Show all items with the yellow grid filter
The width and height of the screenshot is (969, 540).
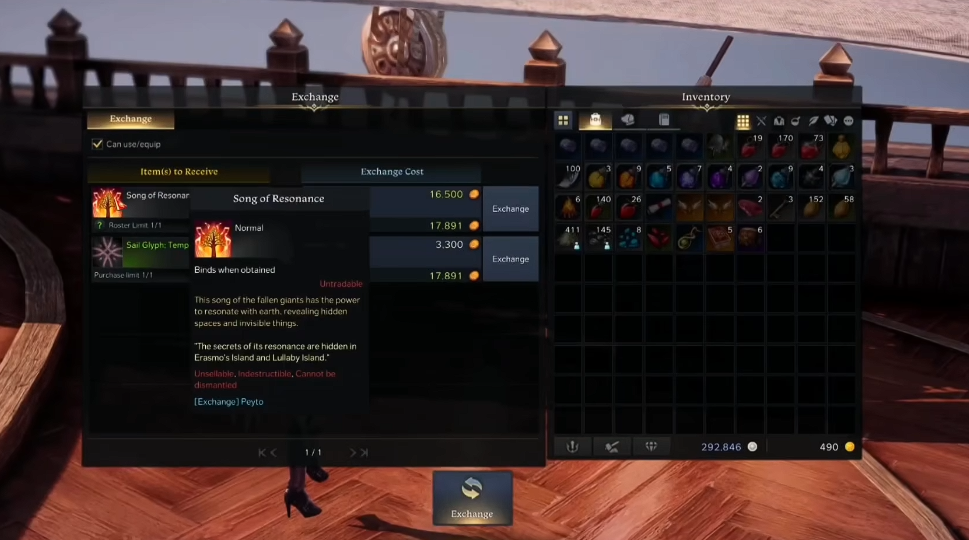(x=743, y=122)
